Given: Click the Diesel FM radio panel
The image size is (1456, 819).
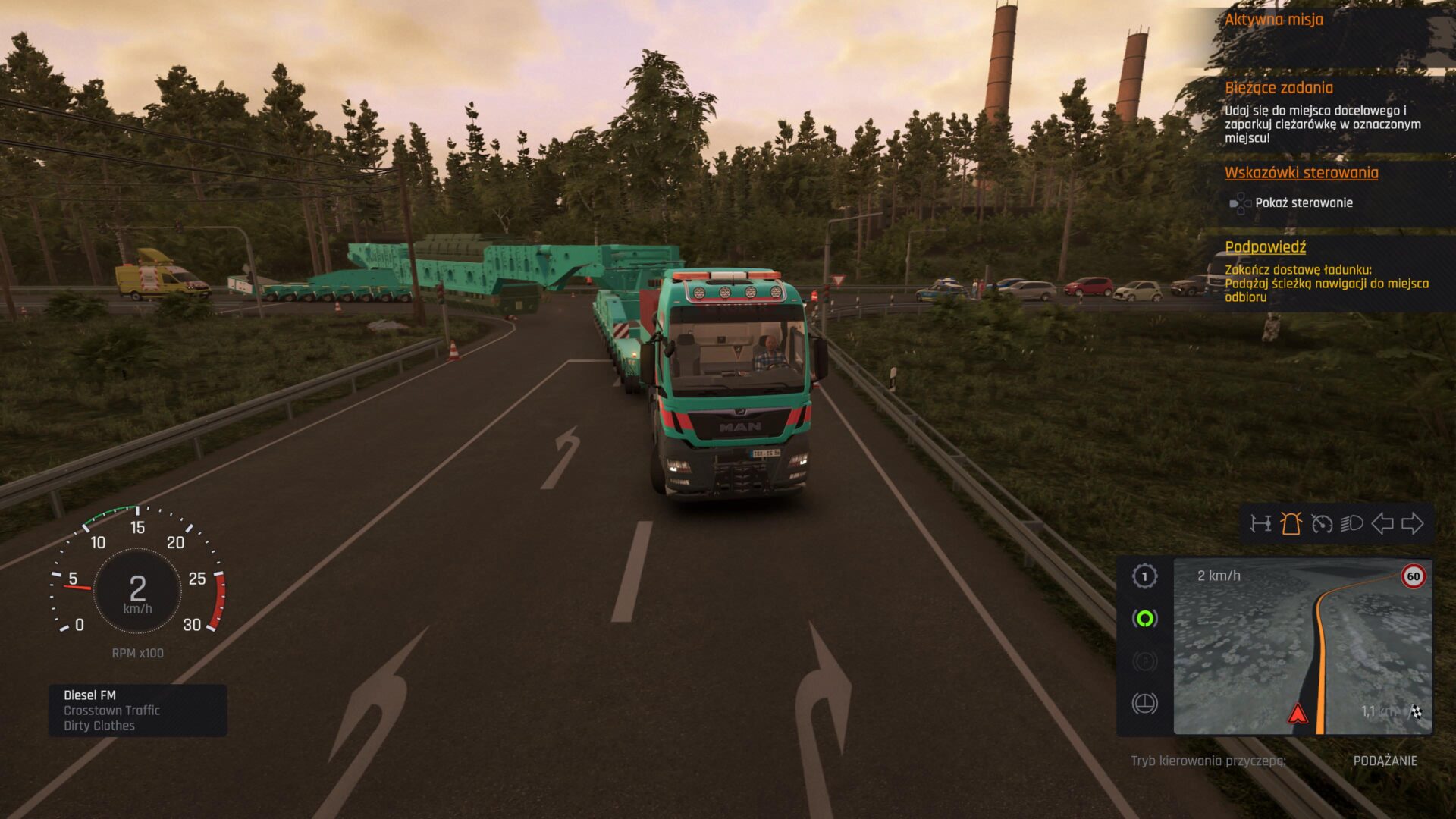Looking at the screenshot, I should pyautogui.click(x=136, y=711).
